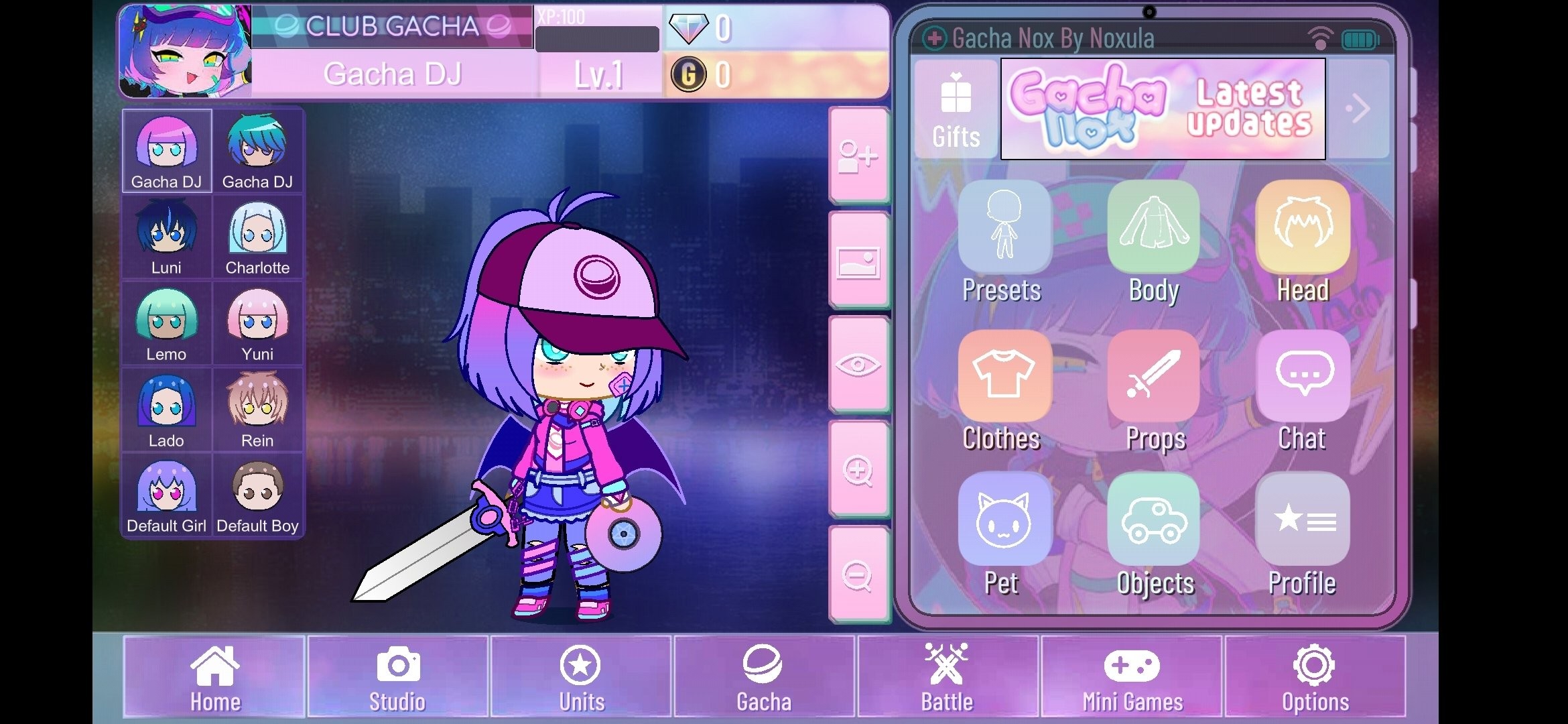Click the magnifier zoom-in button
The image size is (1568, 724).
(x=858, y=471)
